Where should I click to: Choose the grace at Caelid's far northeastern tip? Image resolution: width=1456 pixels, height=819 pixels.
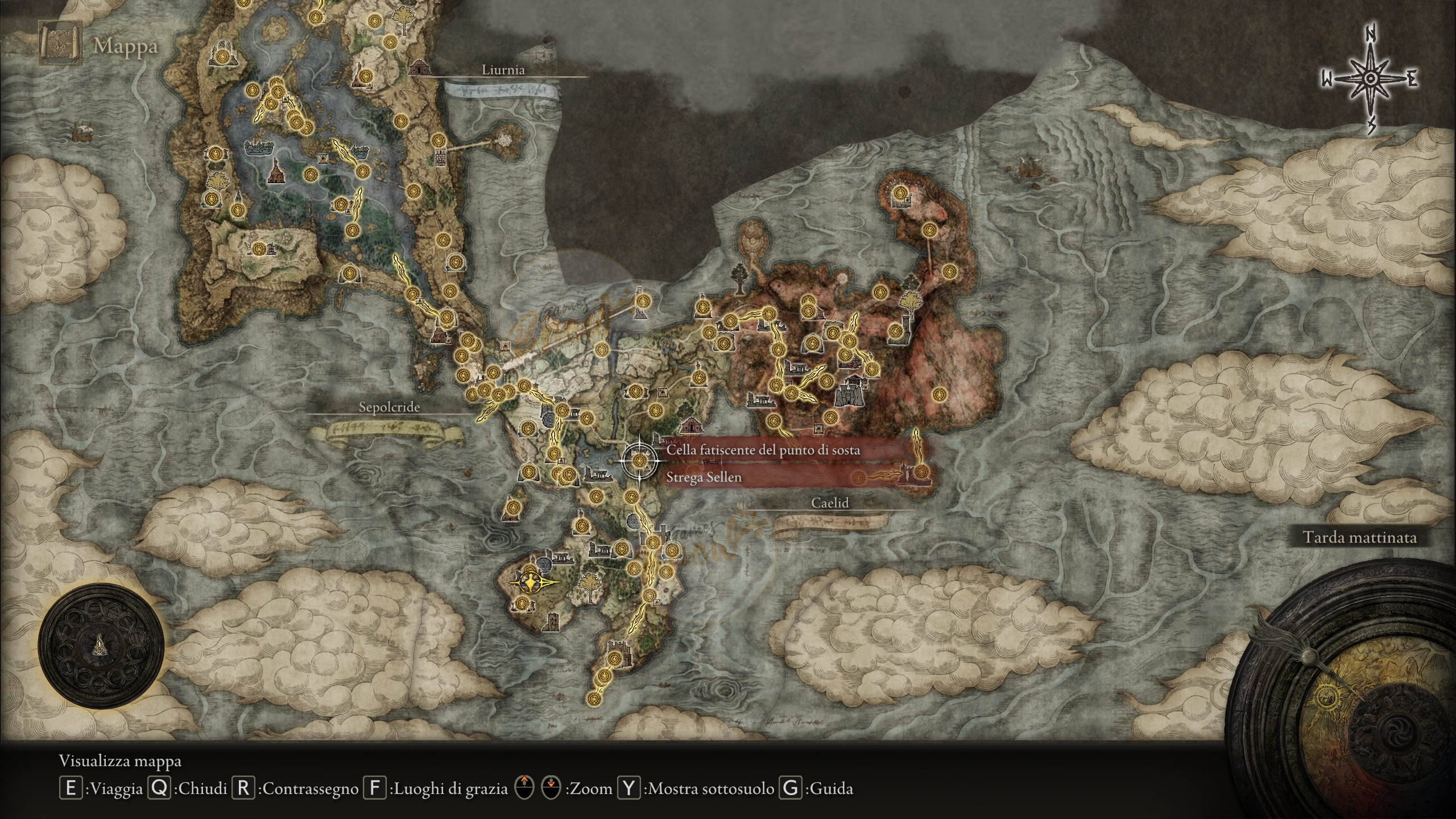click(x=899, y=193)
